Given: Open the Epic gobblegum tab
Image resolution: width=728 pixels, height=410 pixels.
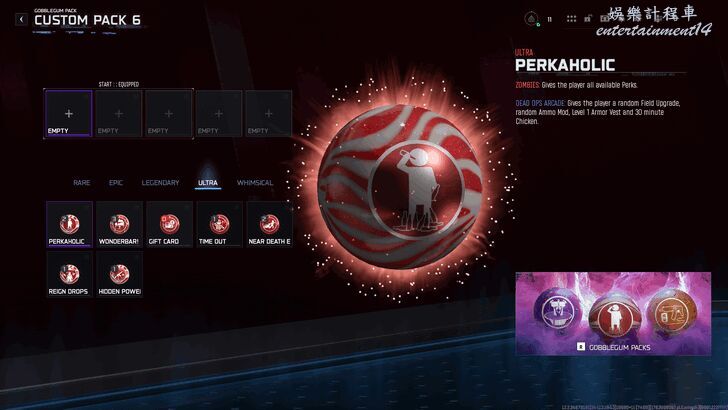Looking at the screenshot, I should [116, 183].
